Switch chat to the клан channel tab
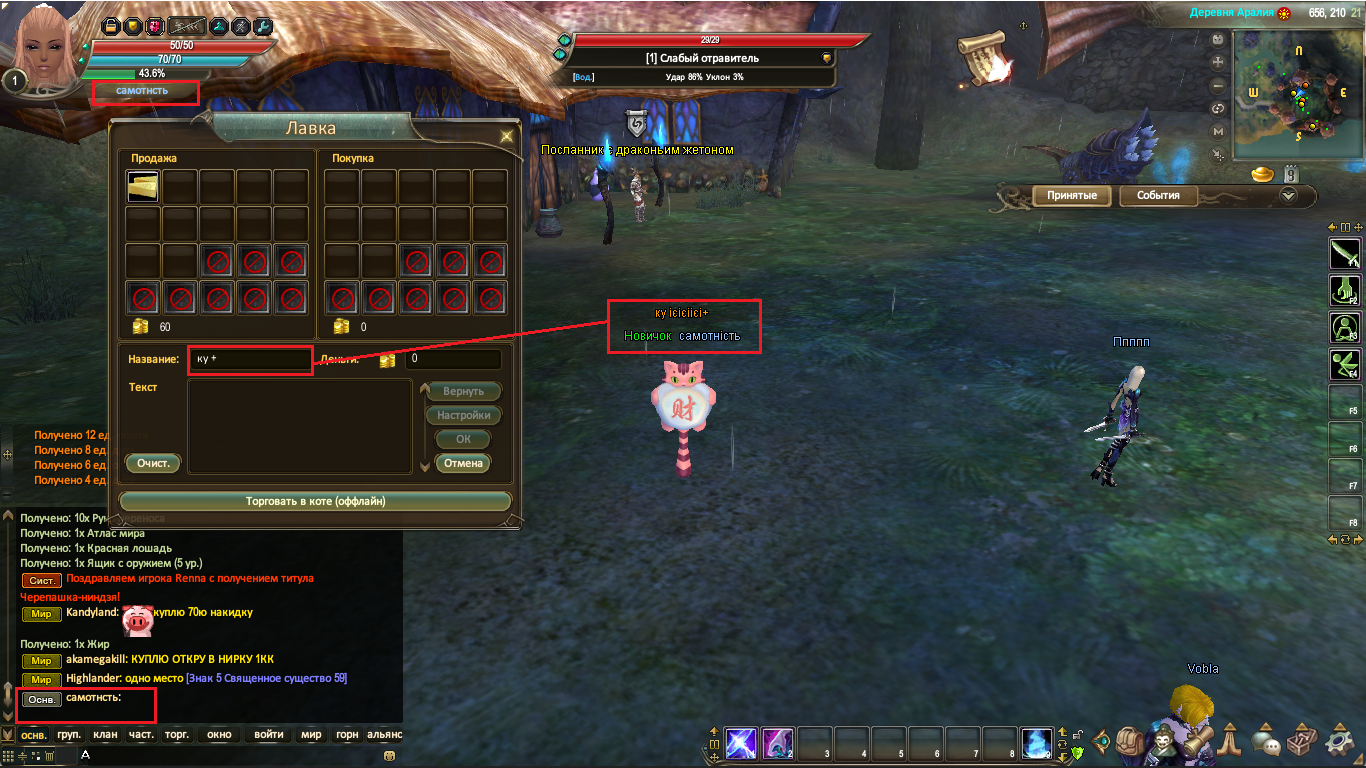The image size is (1366, 768). [105, 735]
